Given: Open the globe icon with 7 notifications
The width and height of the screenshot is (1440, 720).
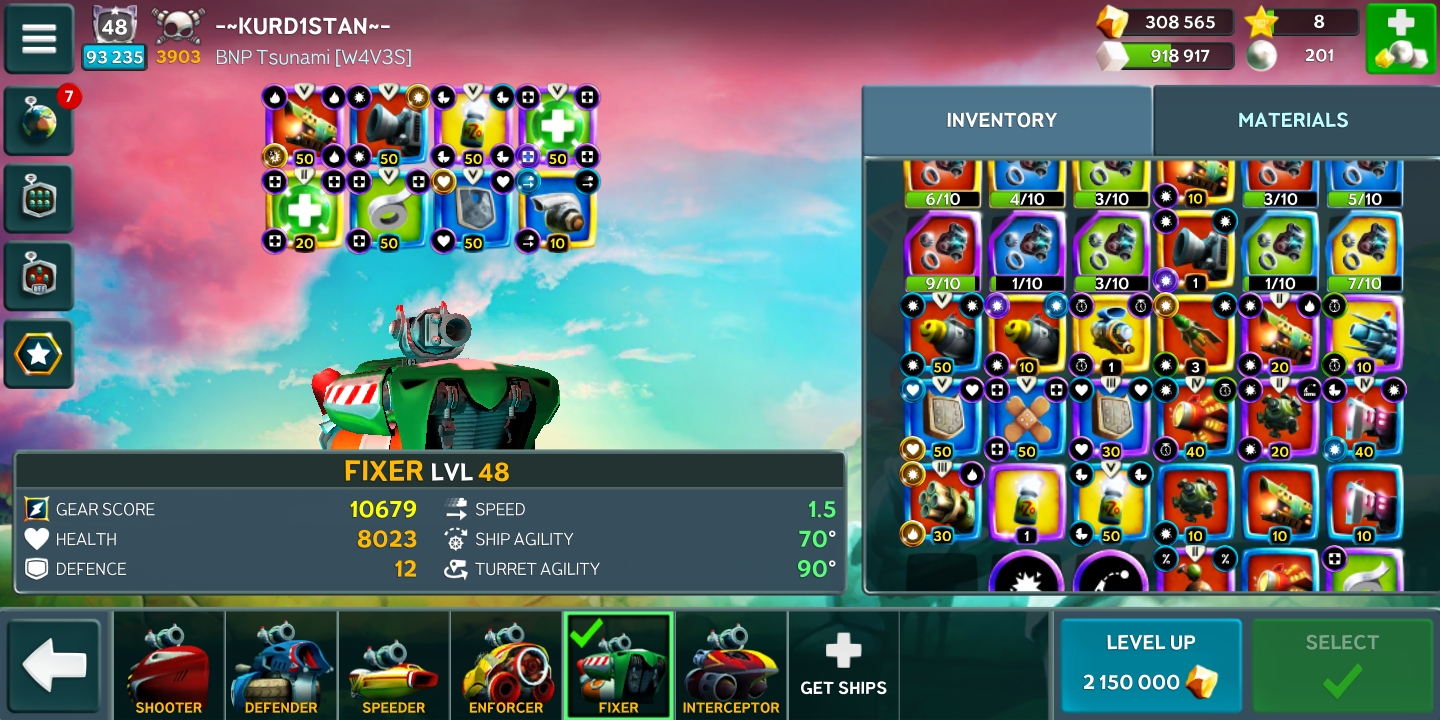Looking at the screenshot, I should 39,121.
